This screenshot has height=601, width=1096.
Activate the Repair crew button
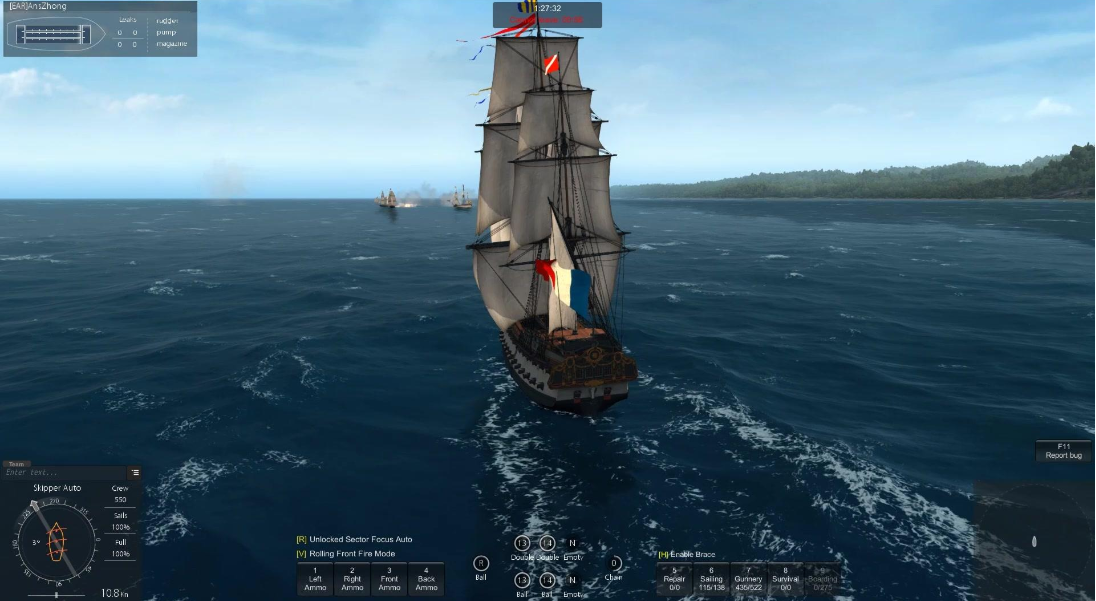pos(674,579)
